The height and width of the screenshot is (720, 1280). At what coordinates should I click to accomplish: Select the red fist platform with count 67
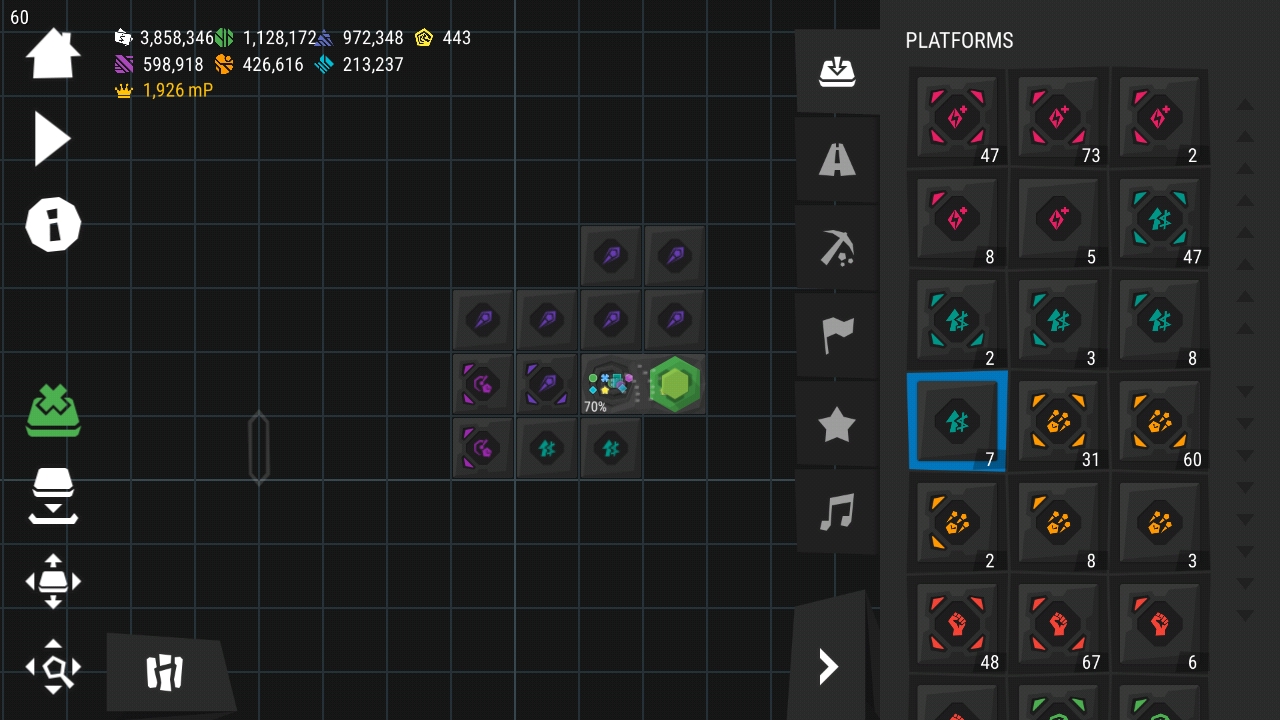1058,625
